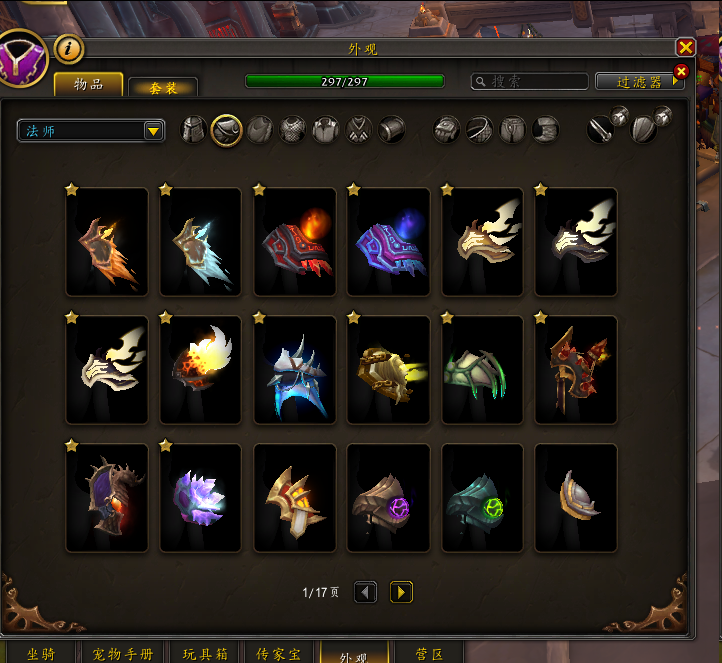
Task: Click the 搜索 search box
Action: coord(530,81)
